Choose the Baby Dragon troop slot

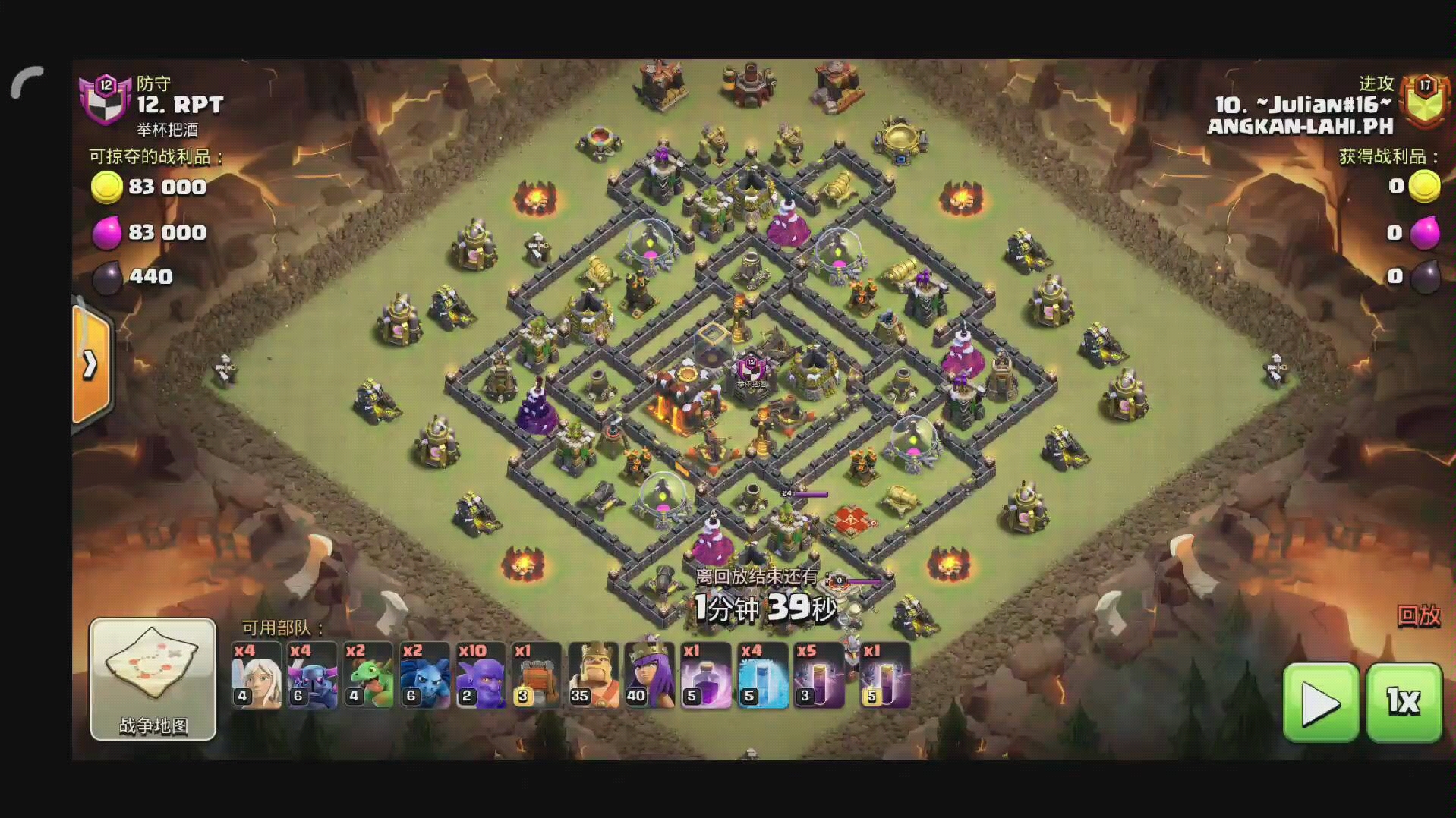(x=367, y=675)
